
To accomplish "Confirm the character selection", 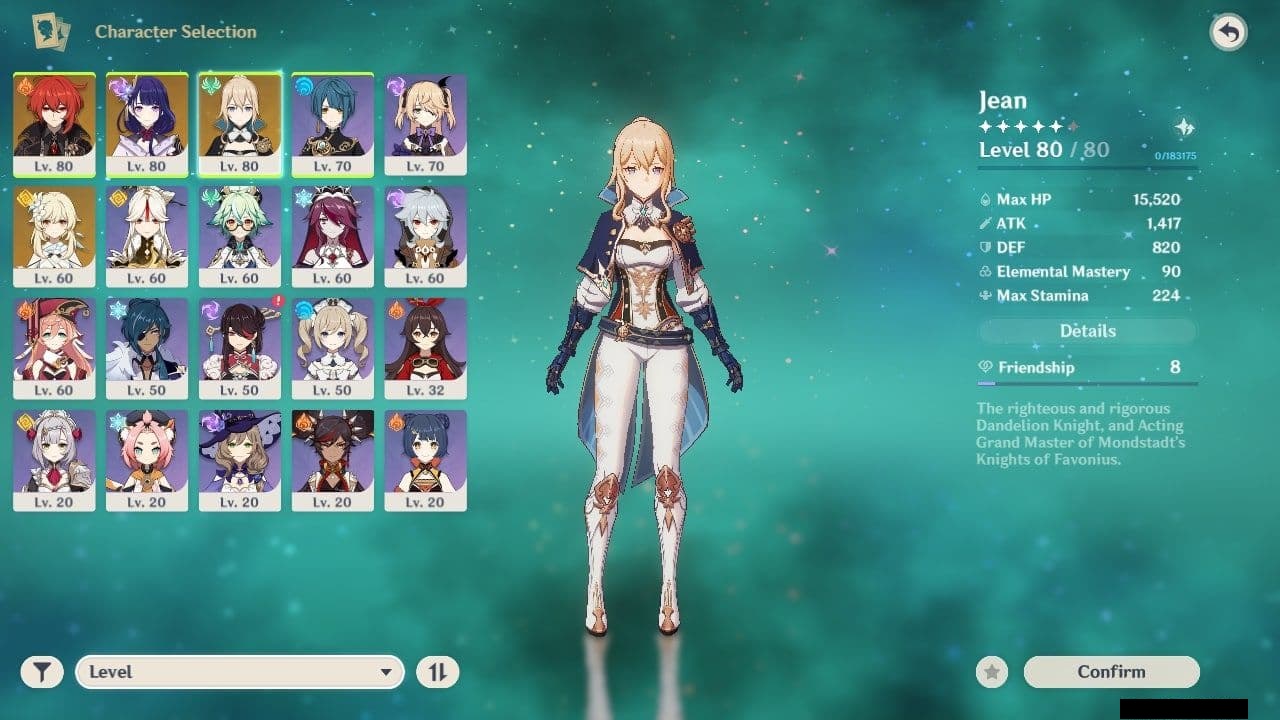I will [1111, 672].
